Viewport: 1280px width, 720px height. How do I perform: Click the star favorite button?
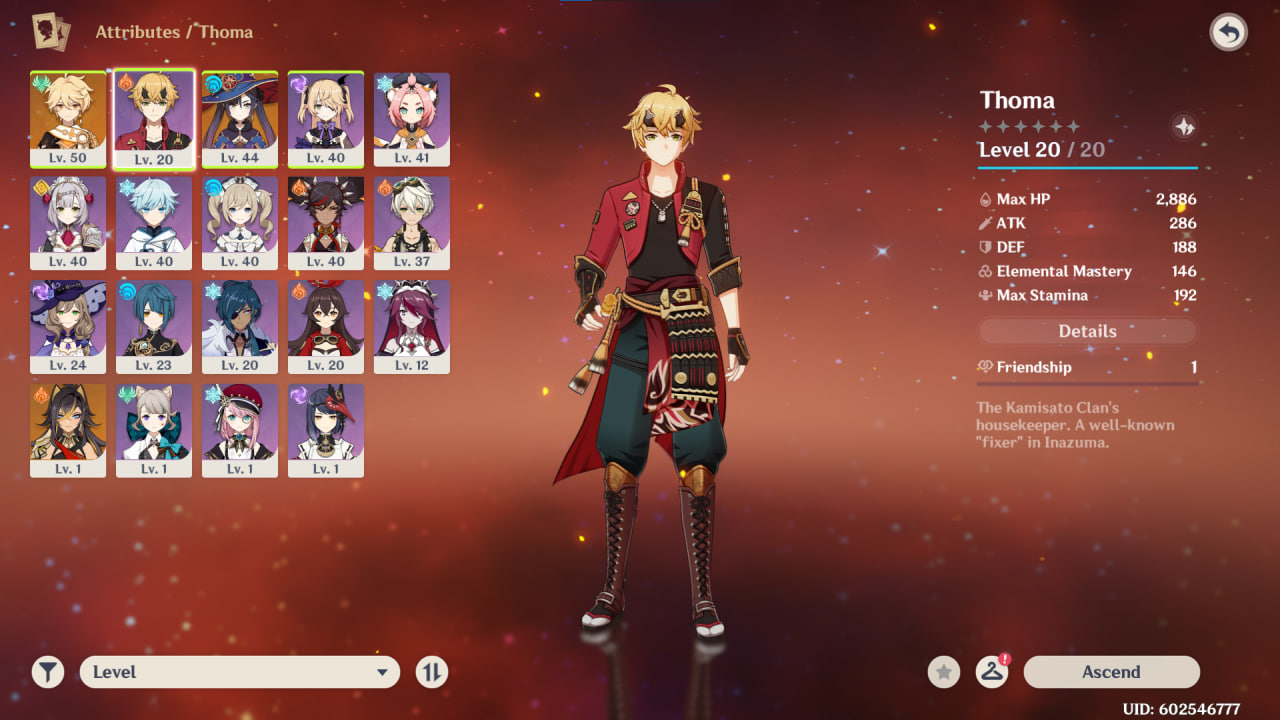[943, 672]
